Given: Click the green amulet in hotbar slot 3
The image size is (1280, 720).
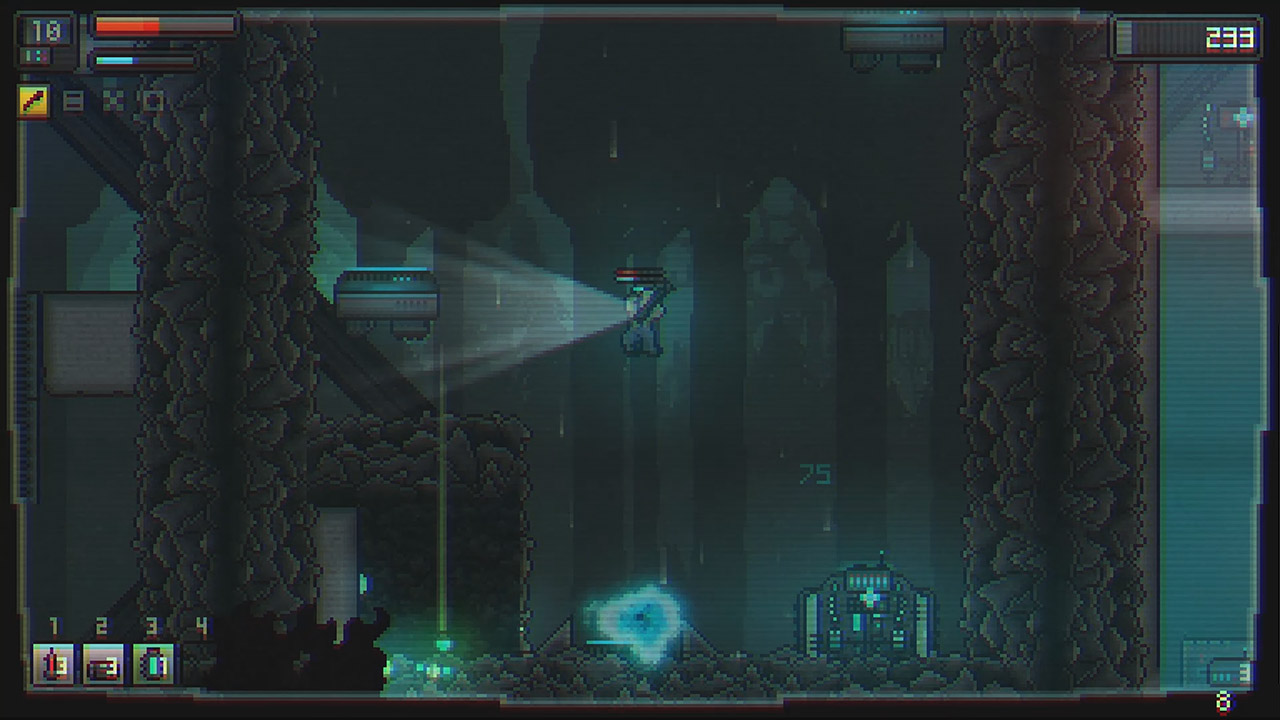Looking at the screenshot, I should click(x=152, y=665).
